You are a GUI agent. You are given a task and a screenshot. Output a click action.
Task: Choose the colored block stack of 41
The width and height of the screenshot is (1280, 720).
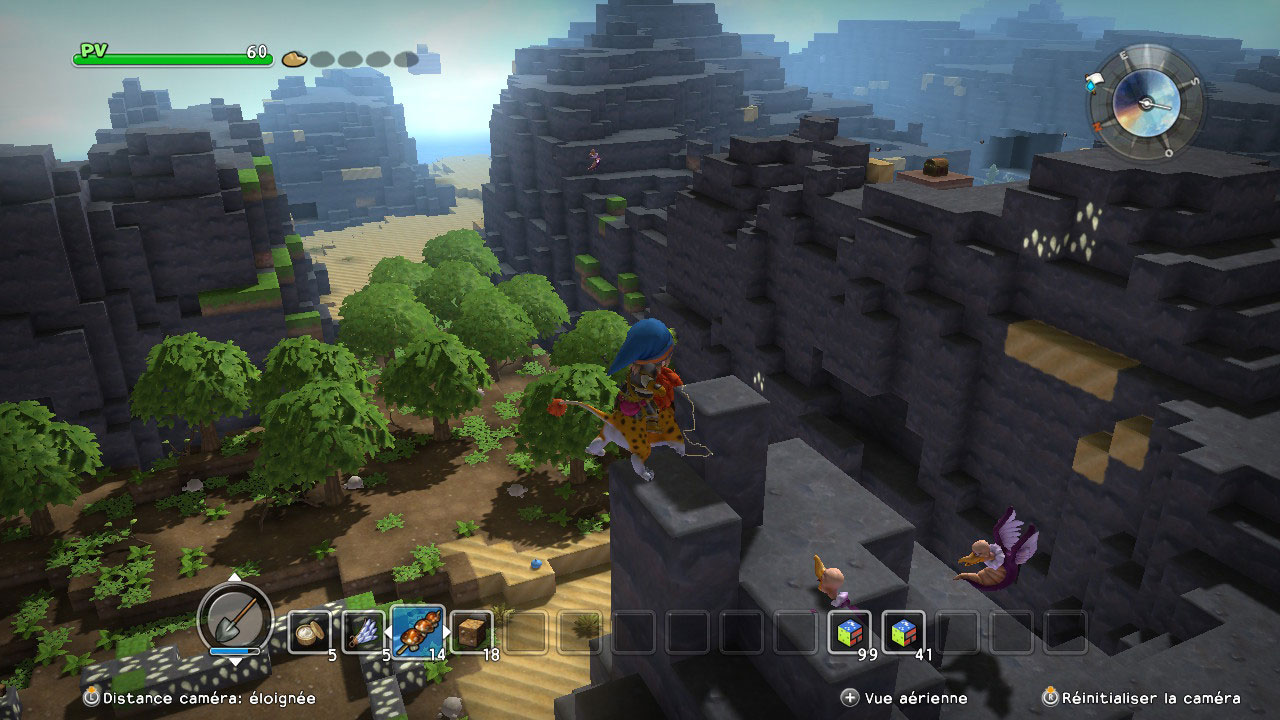coord(903,631)
